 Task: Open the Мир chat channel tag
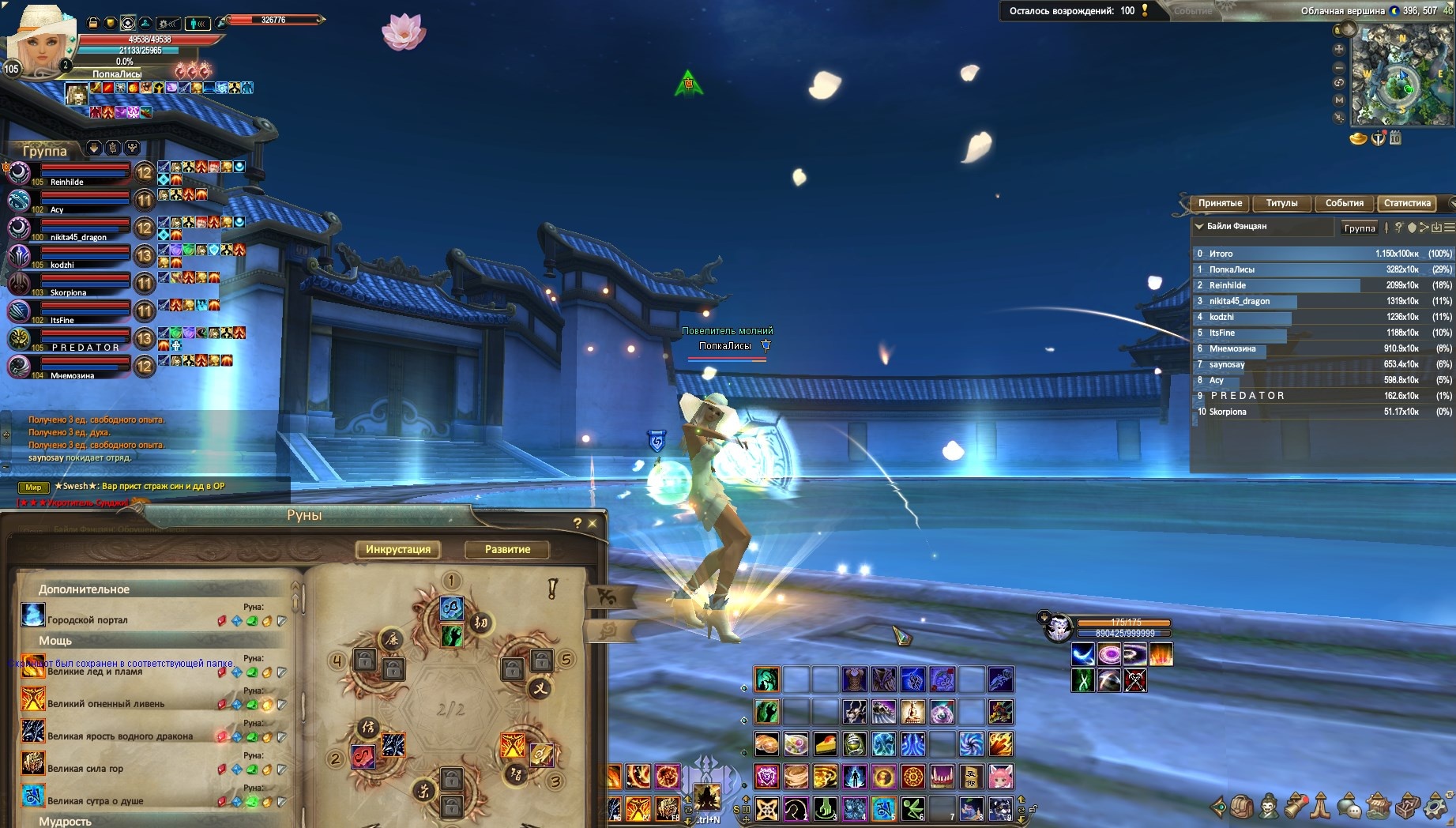(x=33, y=487)
